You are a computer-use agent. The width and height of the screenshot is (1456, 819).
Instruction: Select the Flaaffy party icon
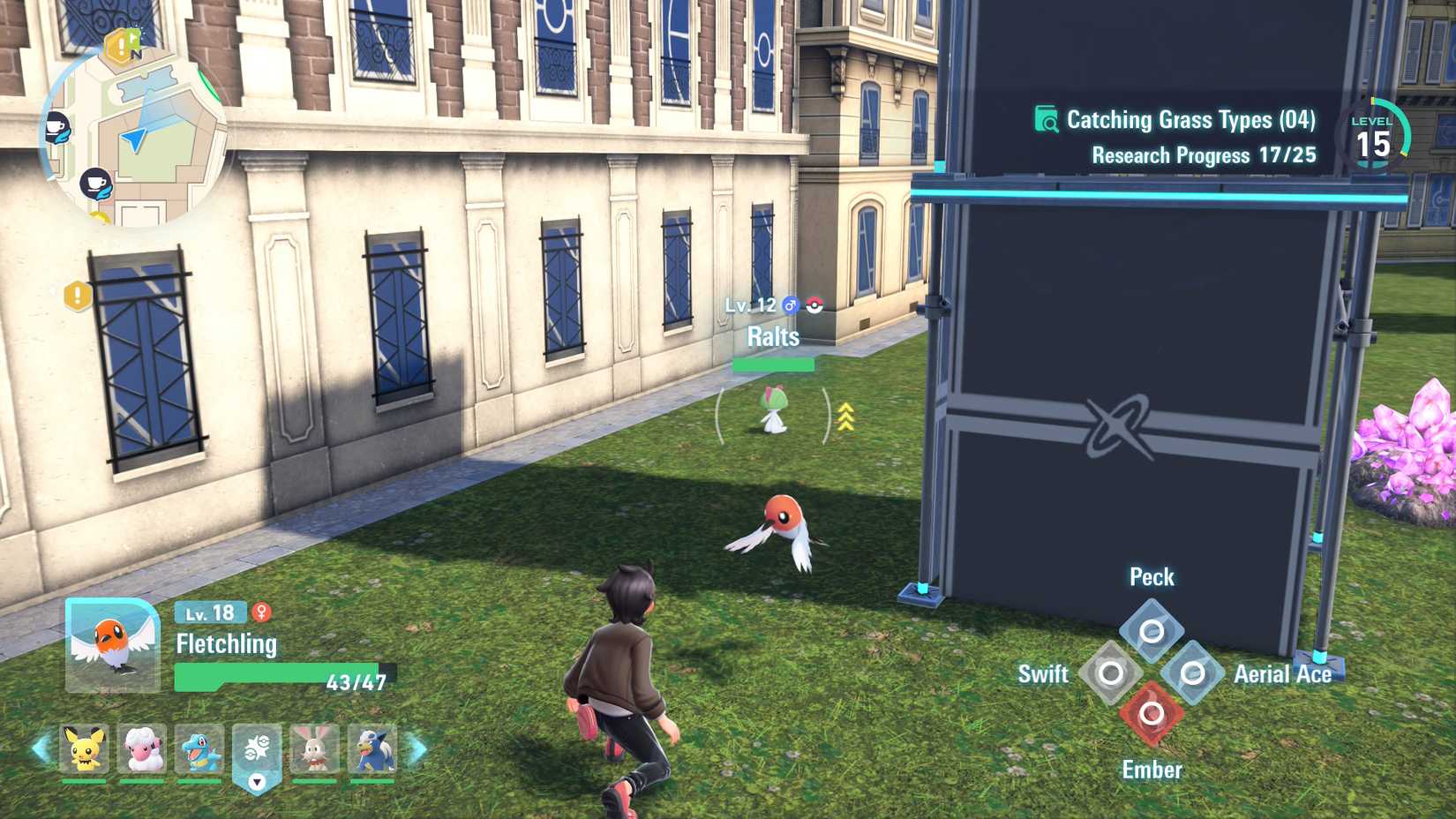click(x=145, y=749)
